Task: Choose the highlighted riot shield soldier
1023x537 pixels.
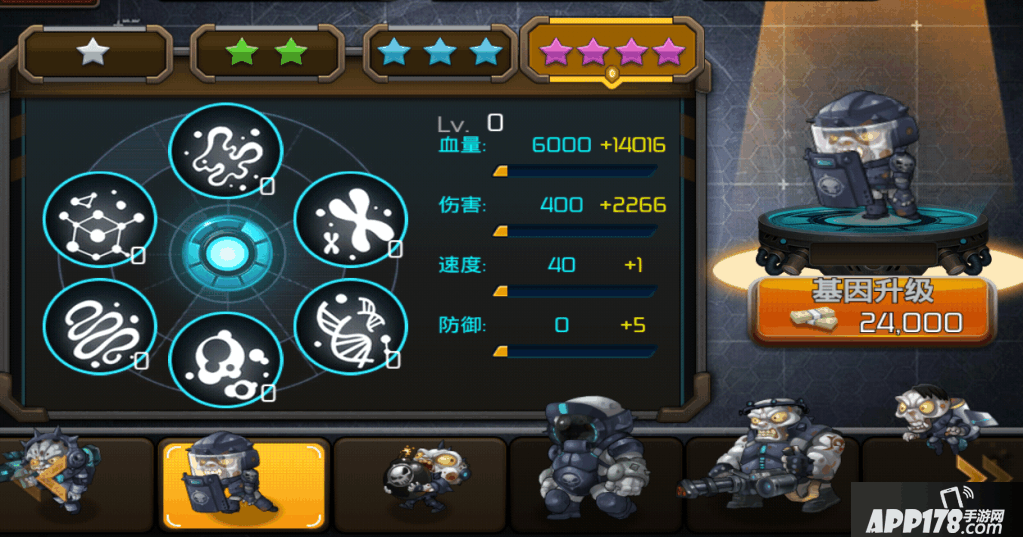Action: coord(243,484)
